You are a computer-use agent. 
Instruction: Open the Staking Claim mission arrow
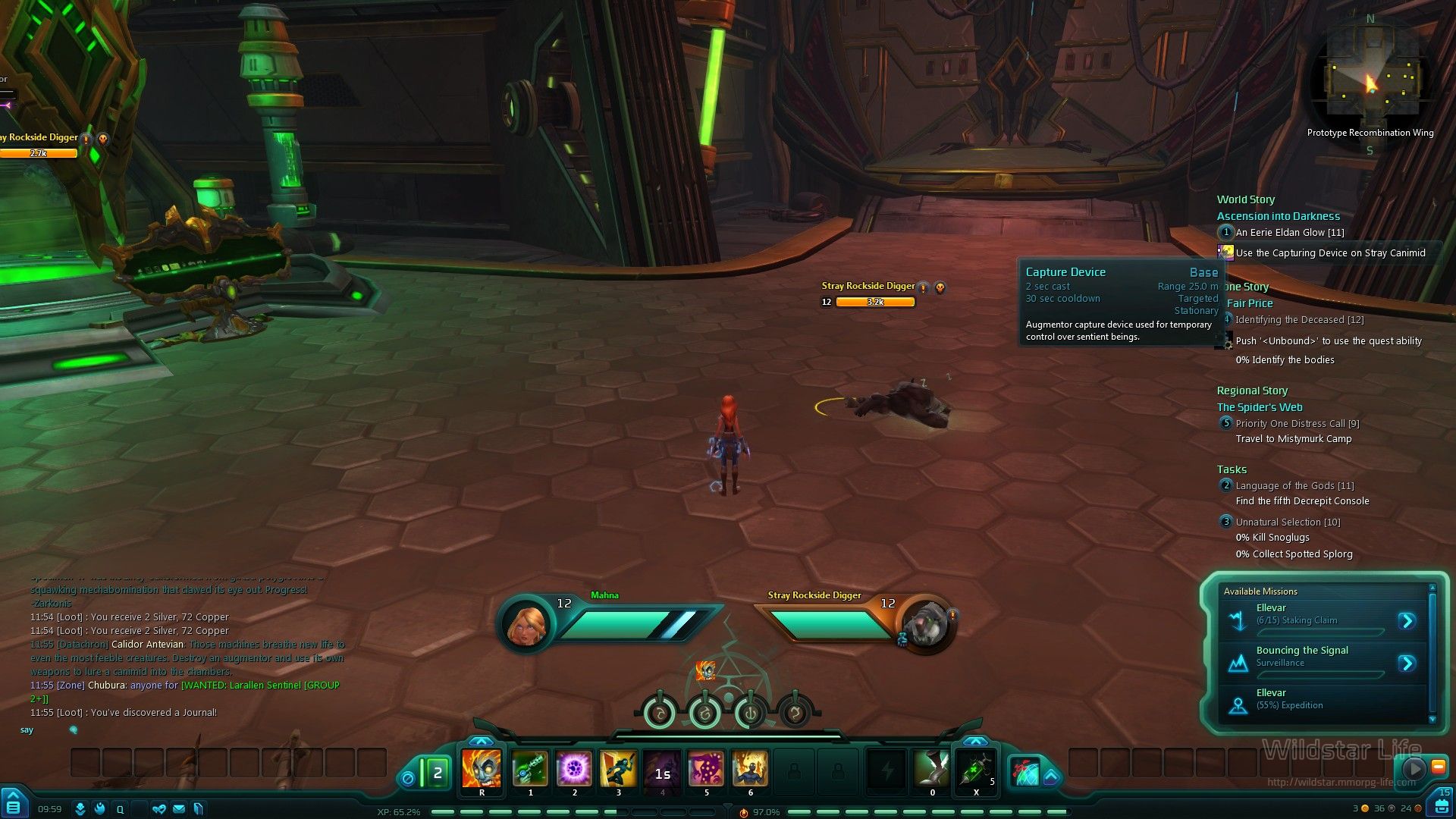click(x=1407, y=621)
